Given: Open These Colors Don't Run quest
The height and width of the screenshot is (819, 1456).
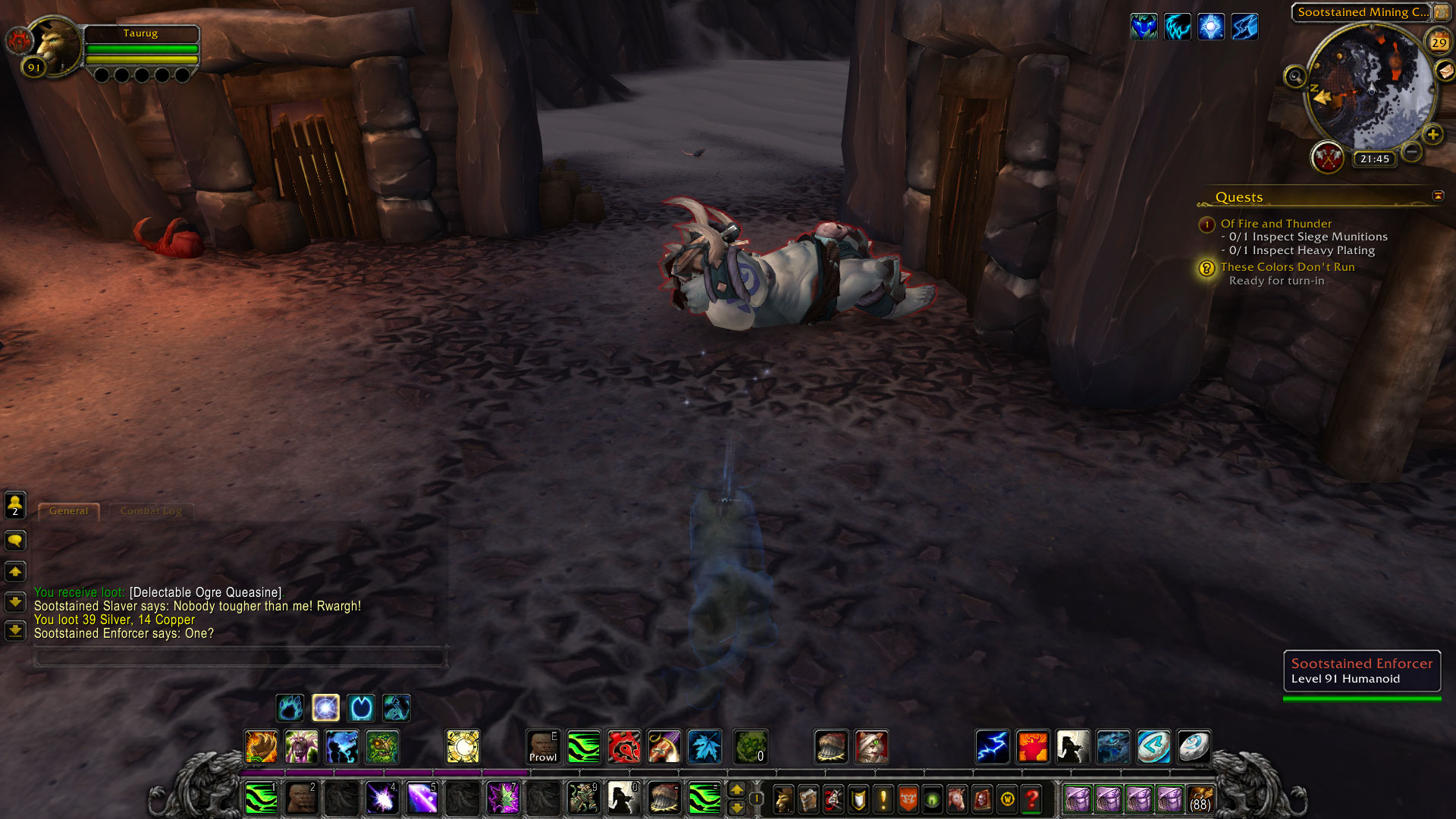Looking at the screenshot, I should pyautogui.click(x=1287, y=267).
